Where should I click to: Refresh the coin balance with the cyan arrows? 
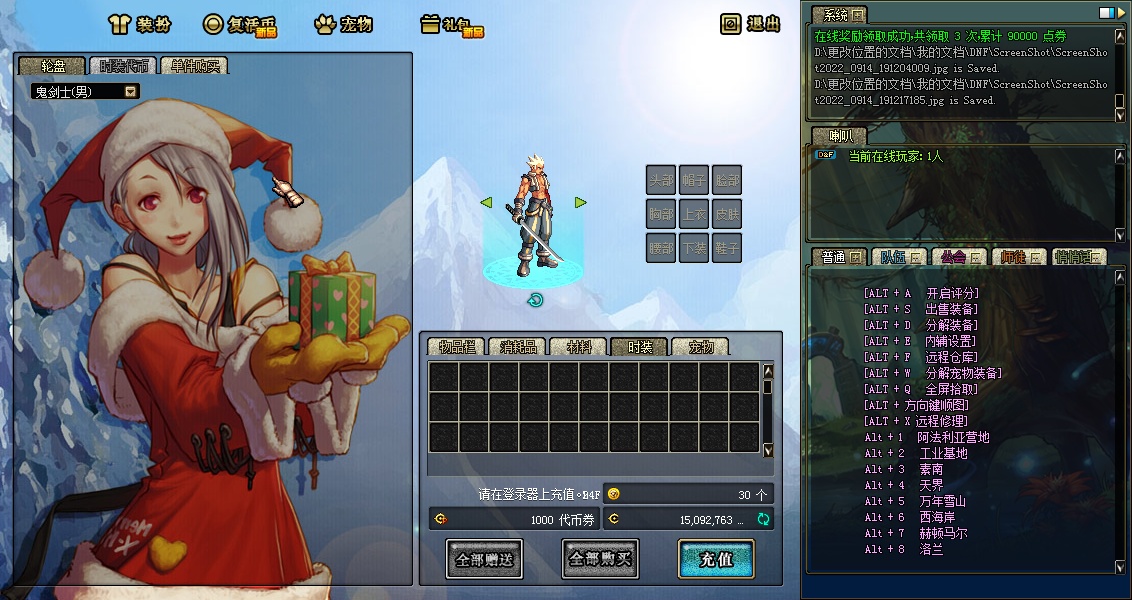coord(764,519)
